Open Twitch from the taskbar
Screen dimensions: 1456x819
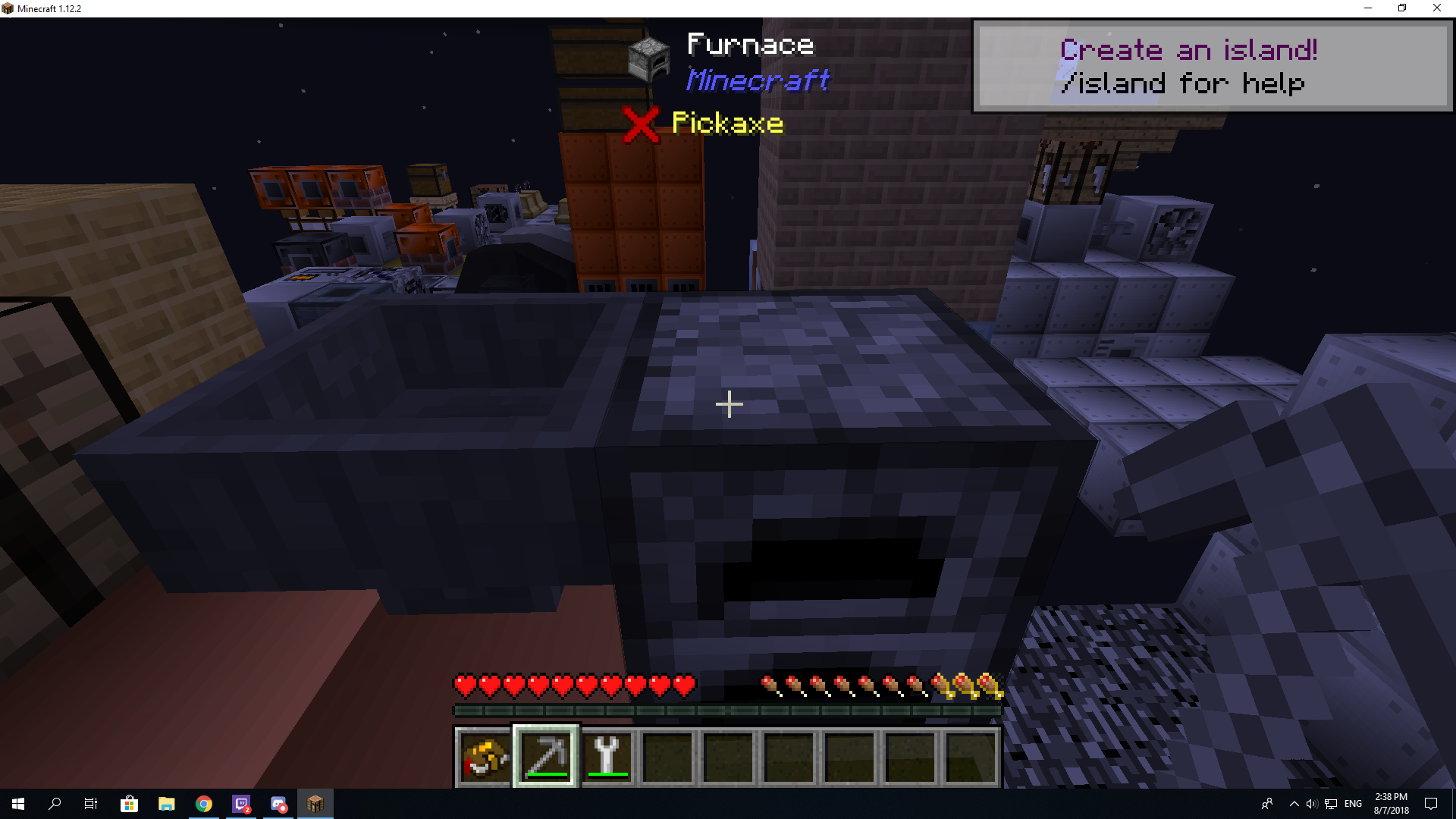coord(241,804)
